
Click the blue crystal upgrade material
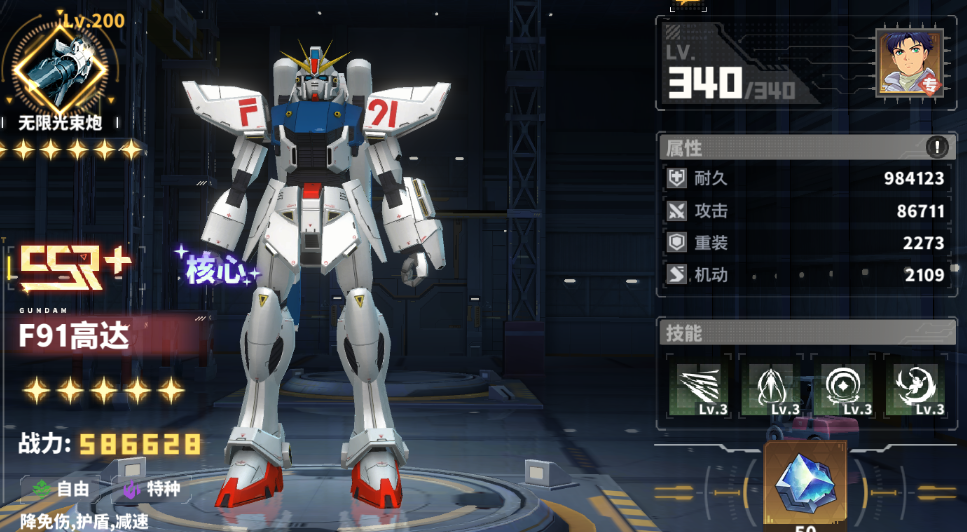click(805, 484)
